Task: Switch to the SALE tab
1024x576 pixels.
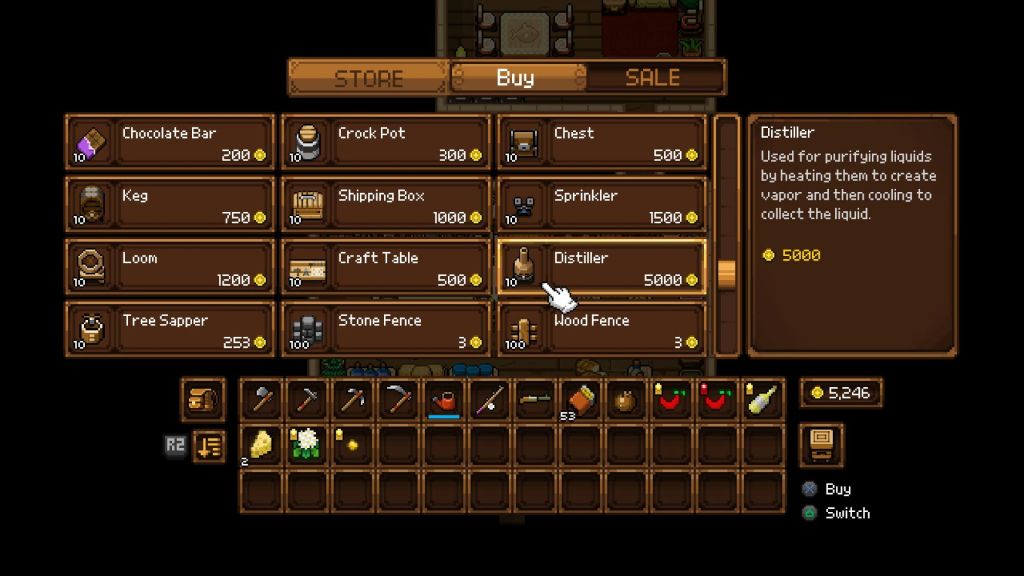Action: [652, 77]
